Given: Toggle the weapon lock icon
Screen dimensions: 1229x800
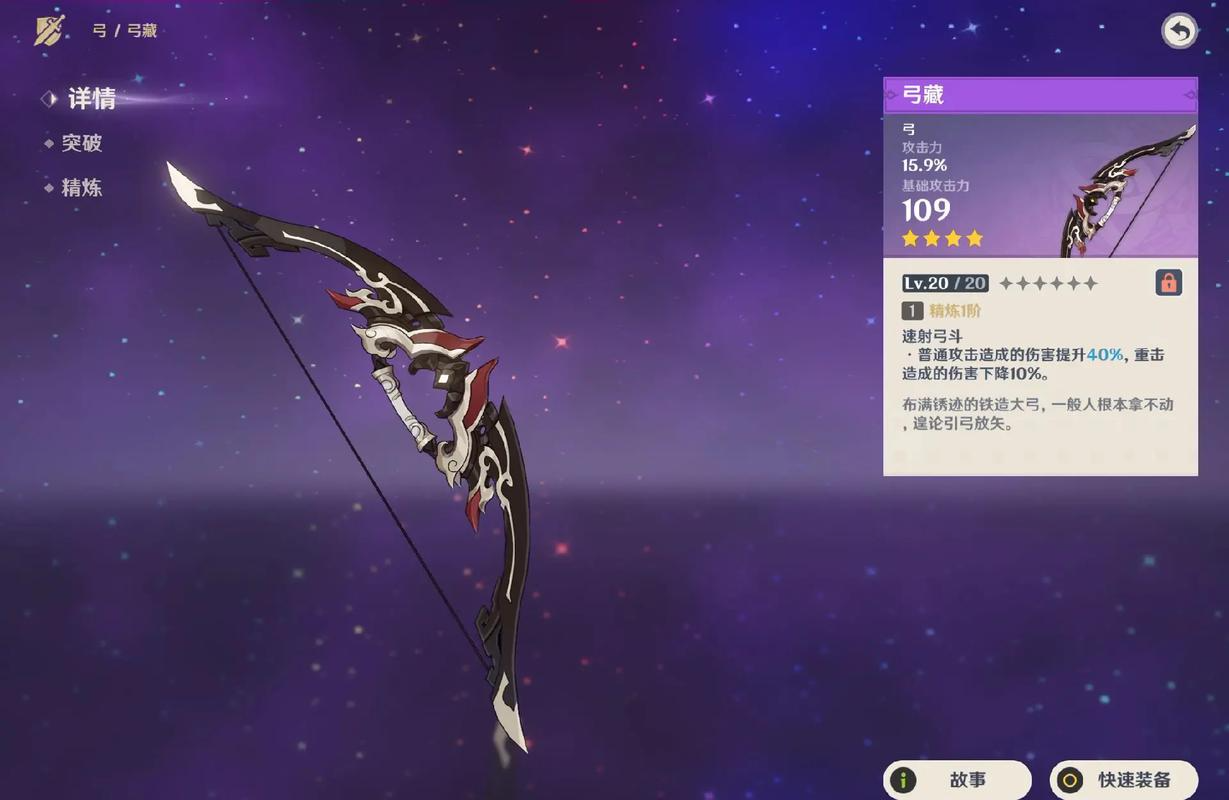Looking at the screenshot, I should (x=1168, y=282).
